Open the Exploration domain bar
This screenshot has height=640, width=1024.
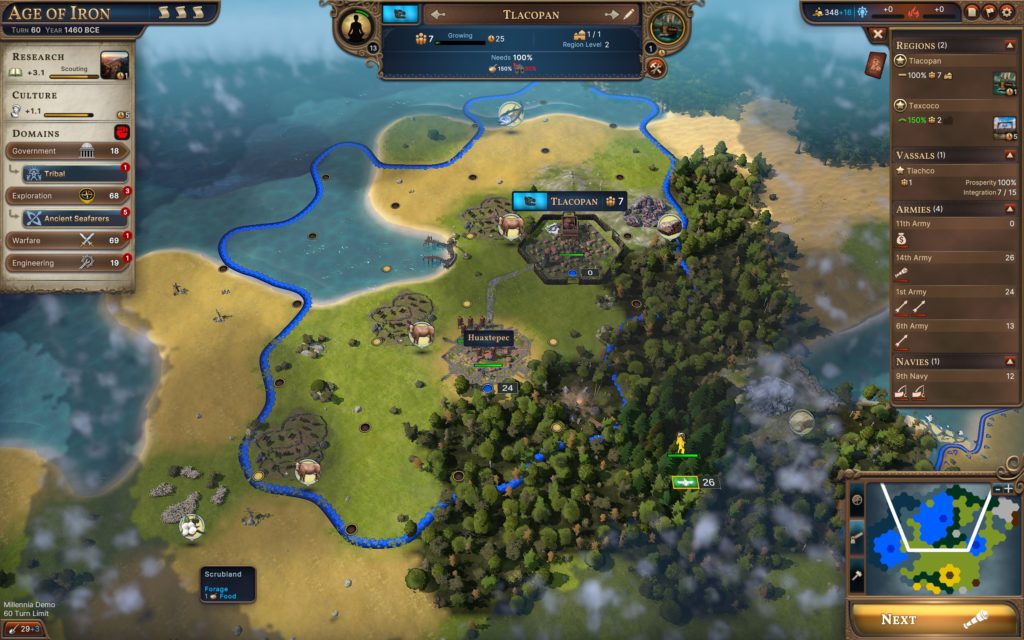[x=66, y=195]
